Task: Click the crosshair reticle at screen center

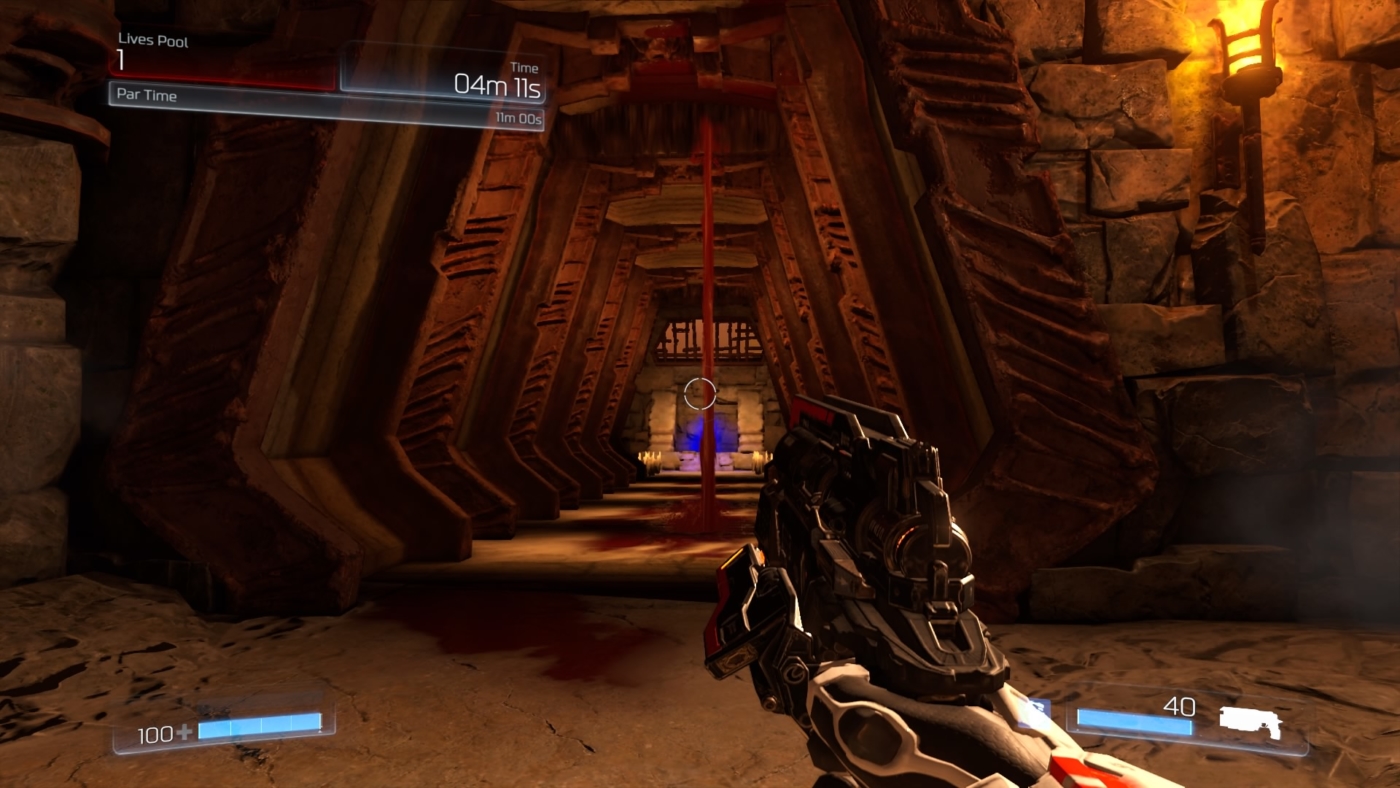Action: [x=700, y=392]
